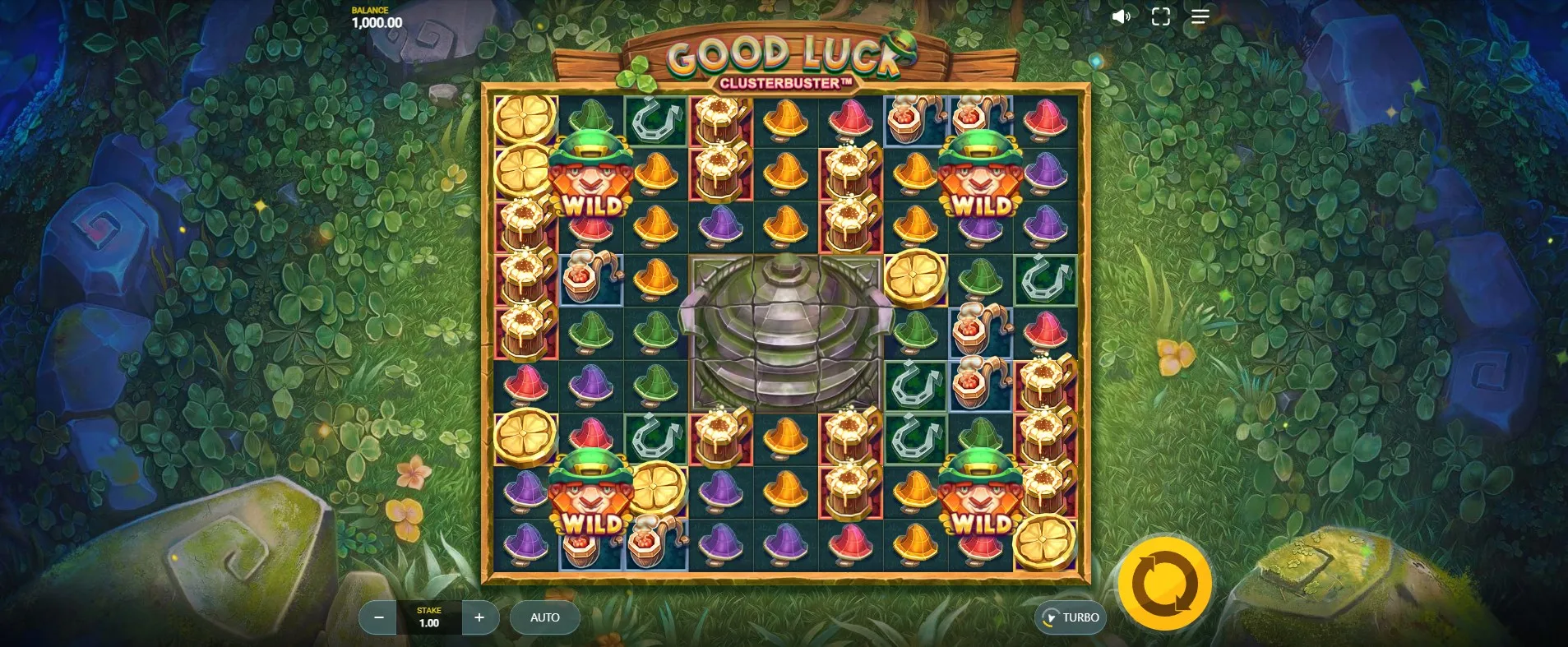Decrease the stake with the minus button

tap(379, 617)
